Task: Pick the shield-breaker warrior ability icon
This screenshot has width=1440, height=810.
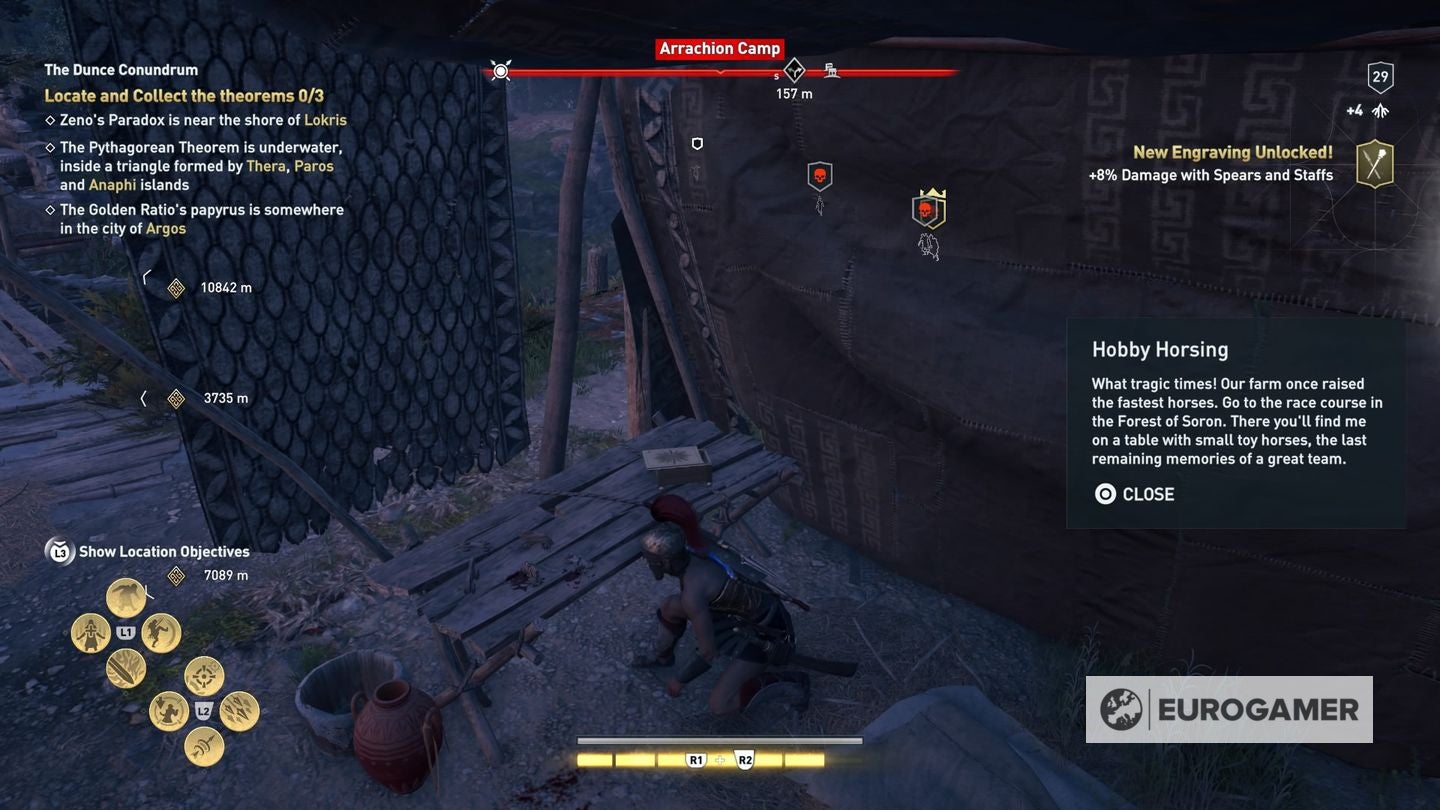Action: click(167, 711)
